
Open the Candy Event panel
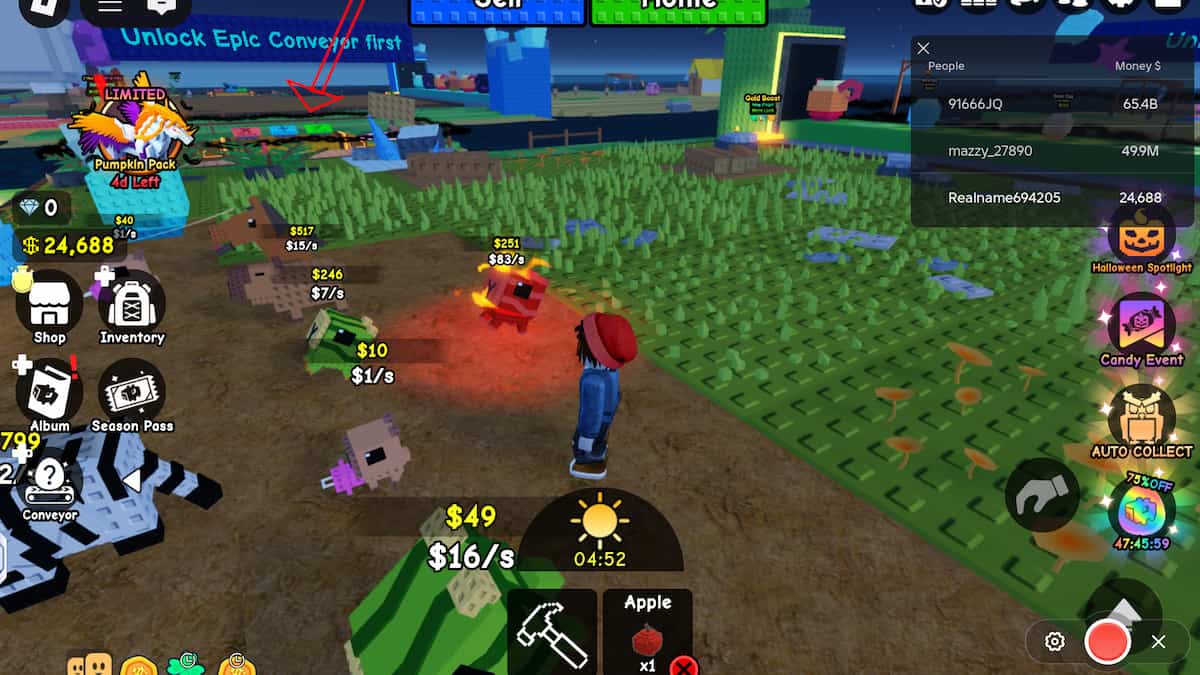pos(1141,329)
